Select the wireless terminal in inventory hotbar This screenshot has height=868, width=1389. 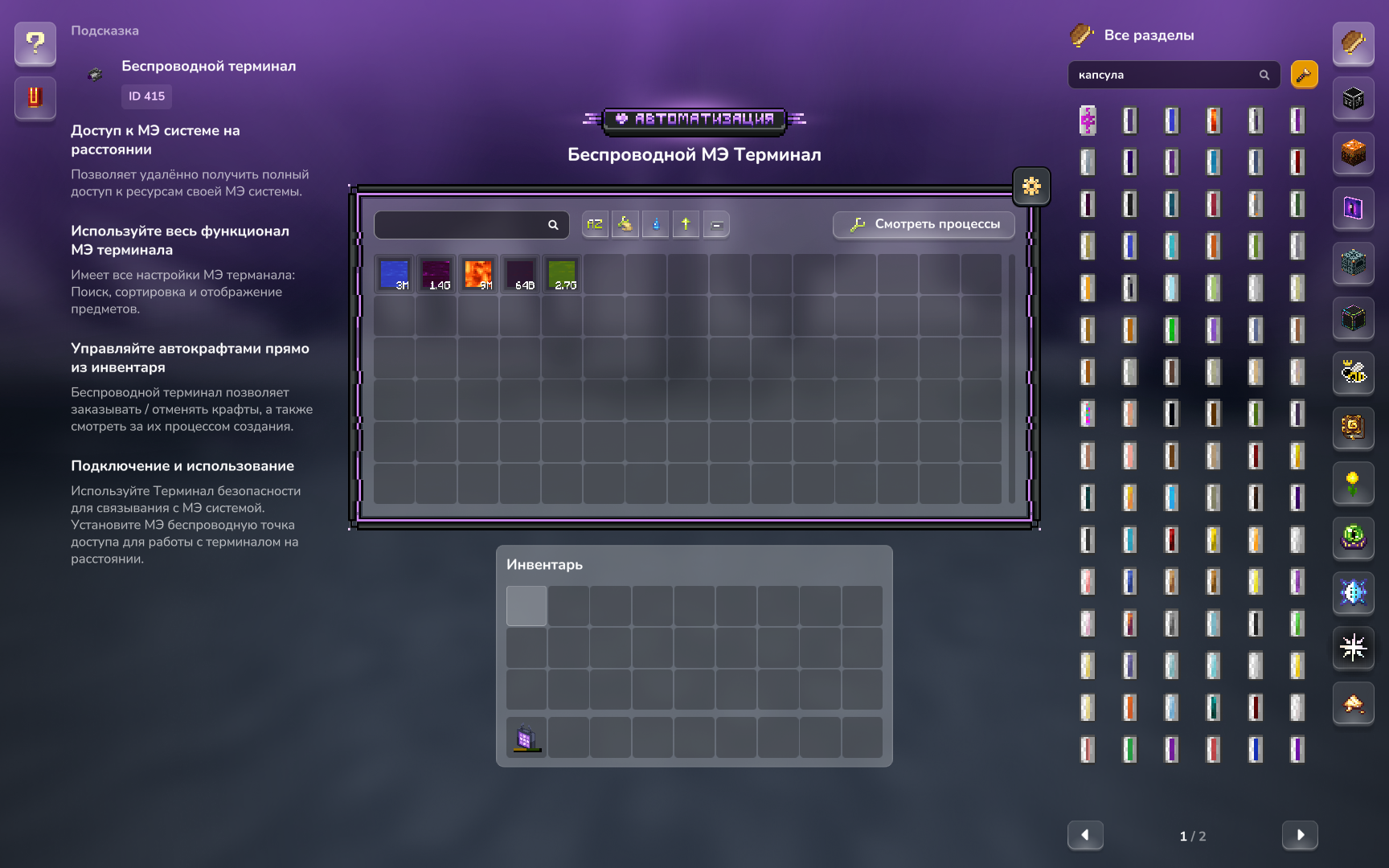(527, 738)
